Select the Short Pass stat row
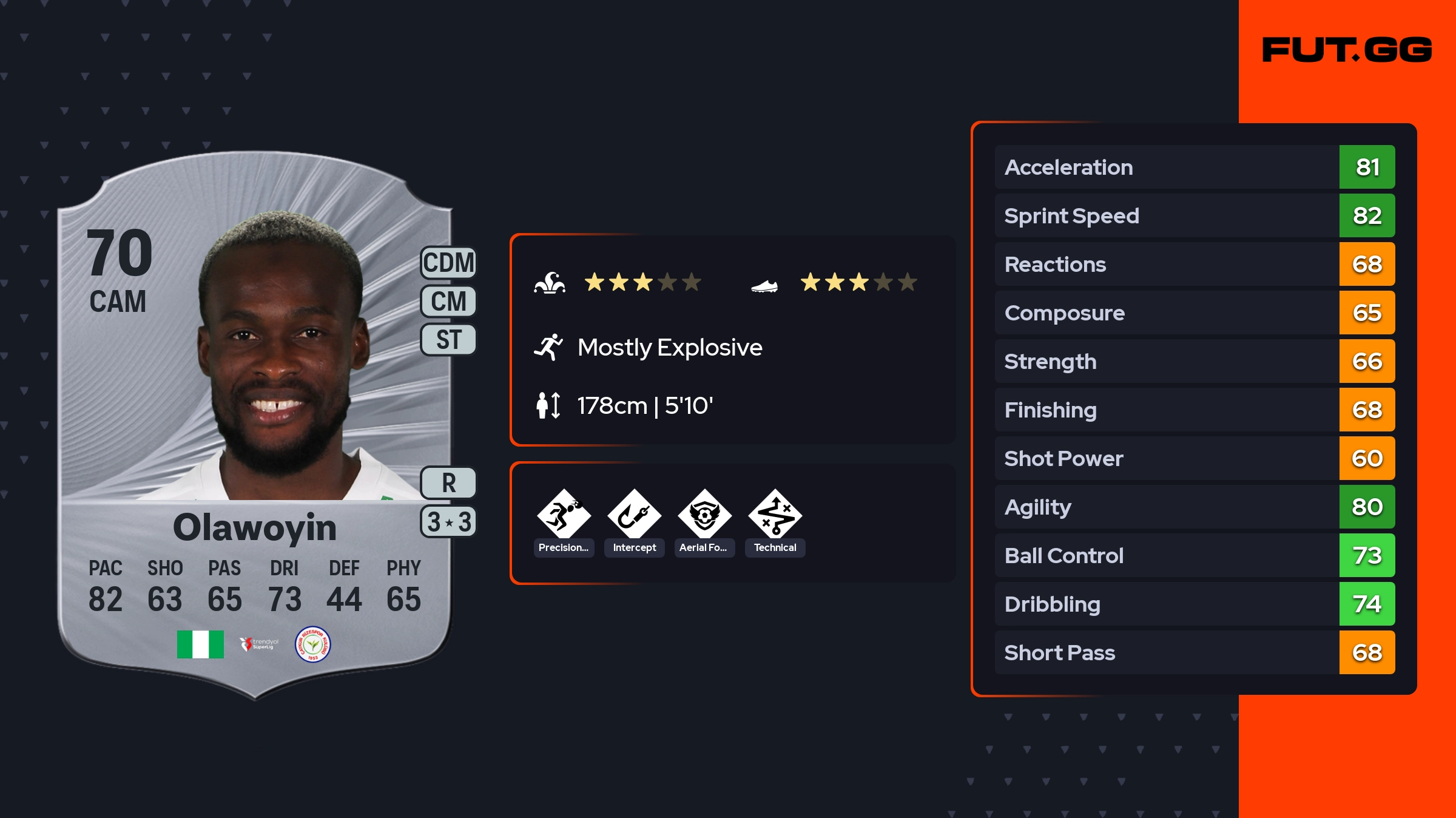Viewport: 1456px width, 818px height. pos(1194,652)
